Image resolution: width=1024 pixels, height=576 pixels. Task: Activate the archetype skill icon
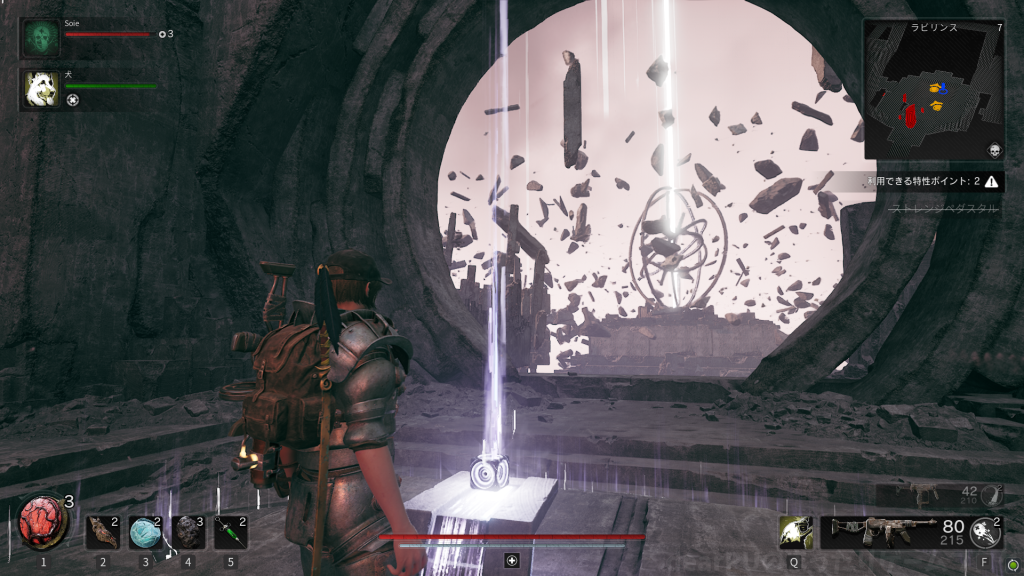click(x=795, y=531)
